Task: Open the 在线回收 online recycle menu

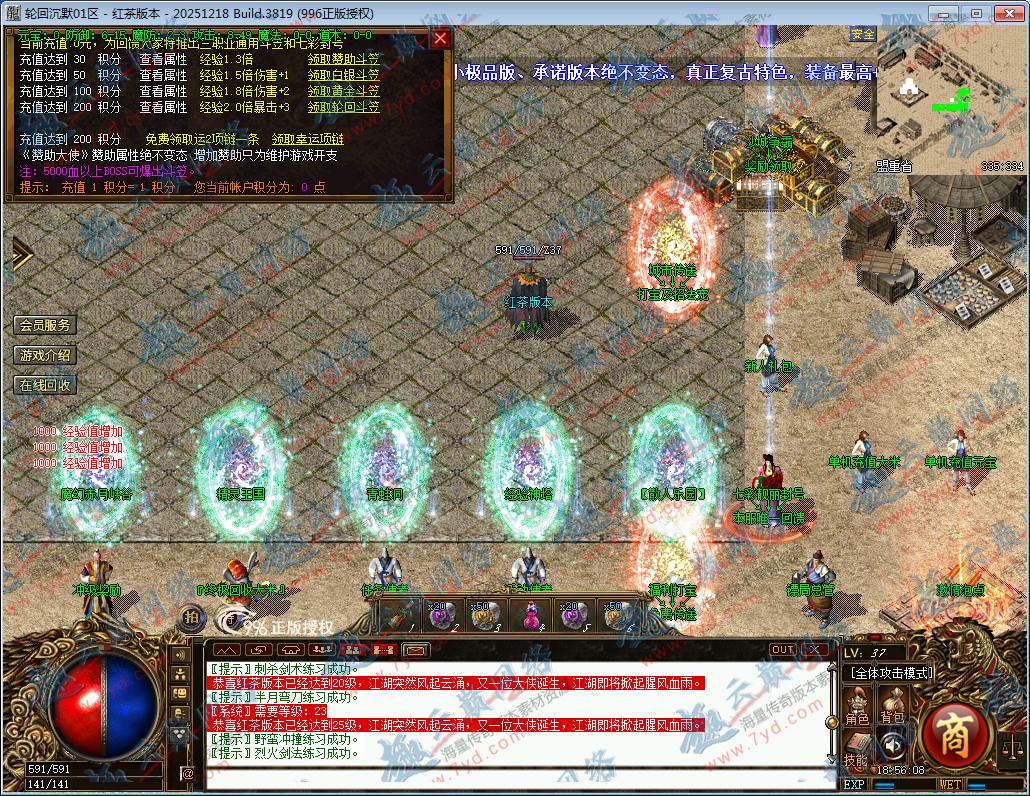Action: (45, 385)
